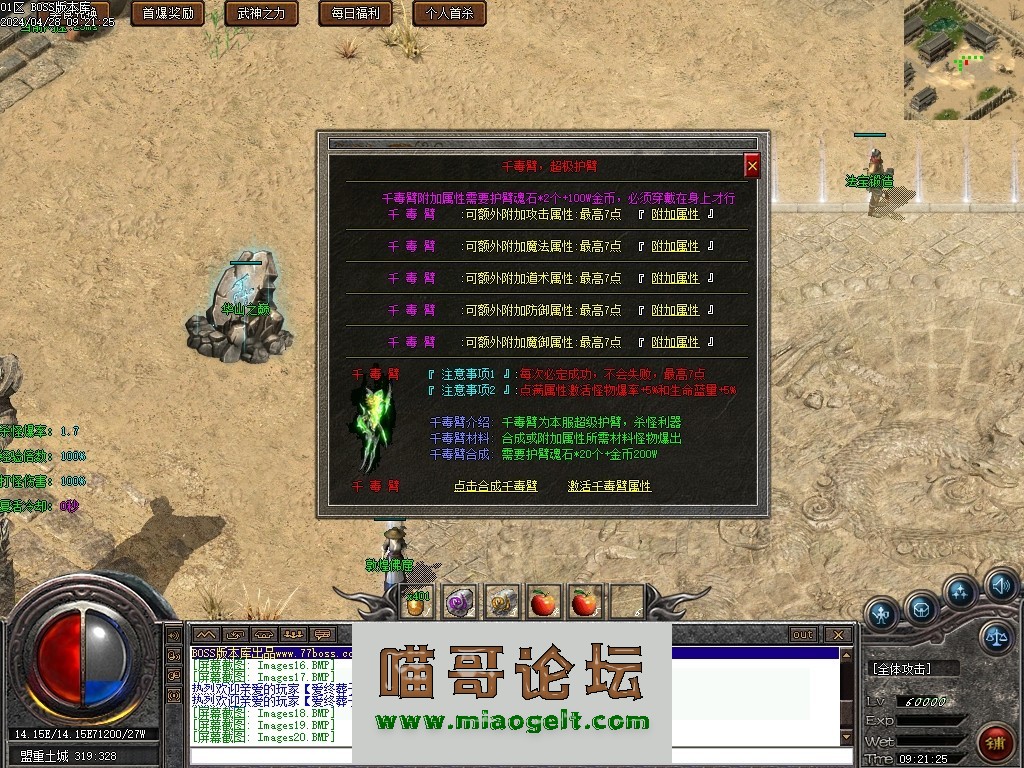Open the 每日福利 menu

tap(355, 14)
